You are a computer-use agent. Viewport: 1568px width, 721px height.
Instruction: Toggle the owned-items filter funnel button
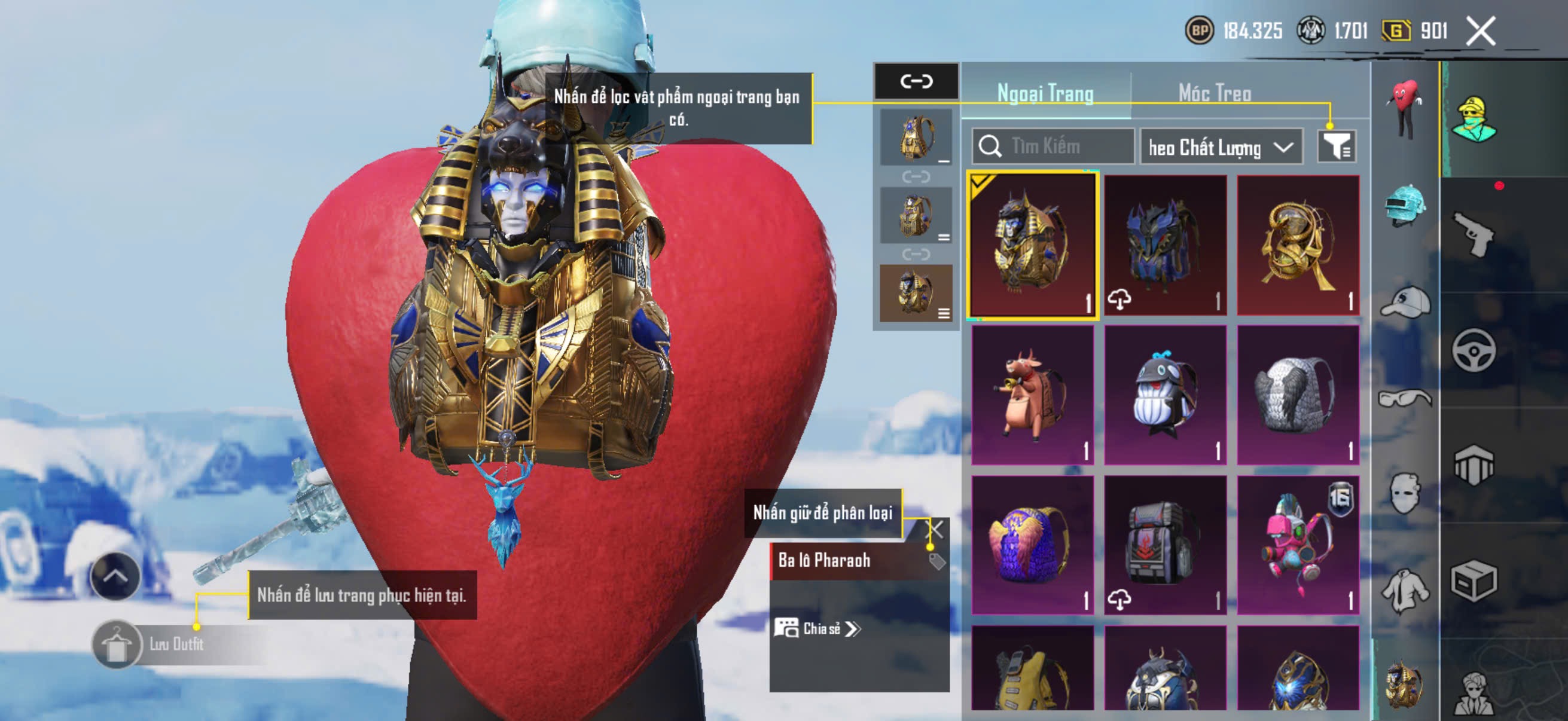click(x=1336, y=146)
